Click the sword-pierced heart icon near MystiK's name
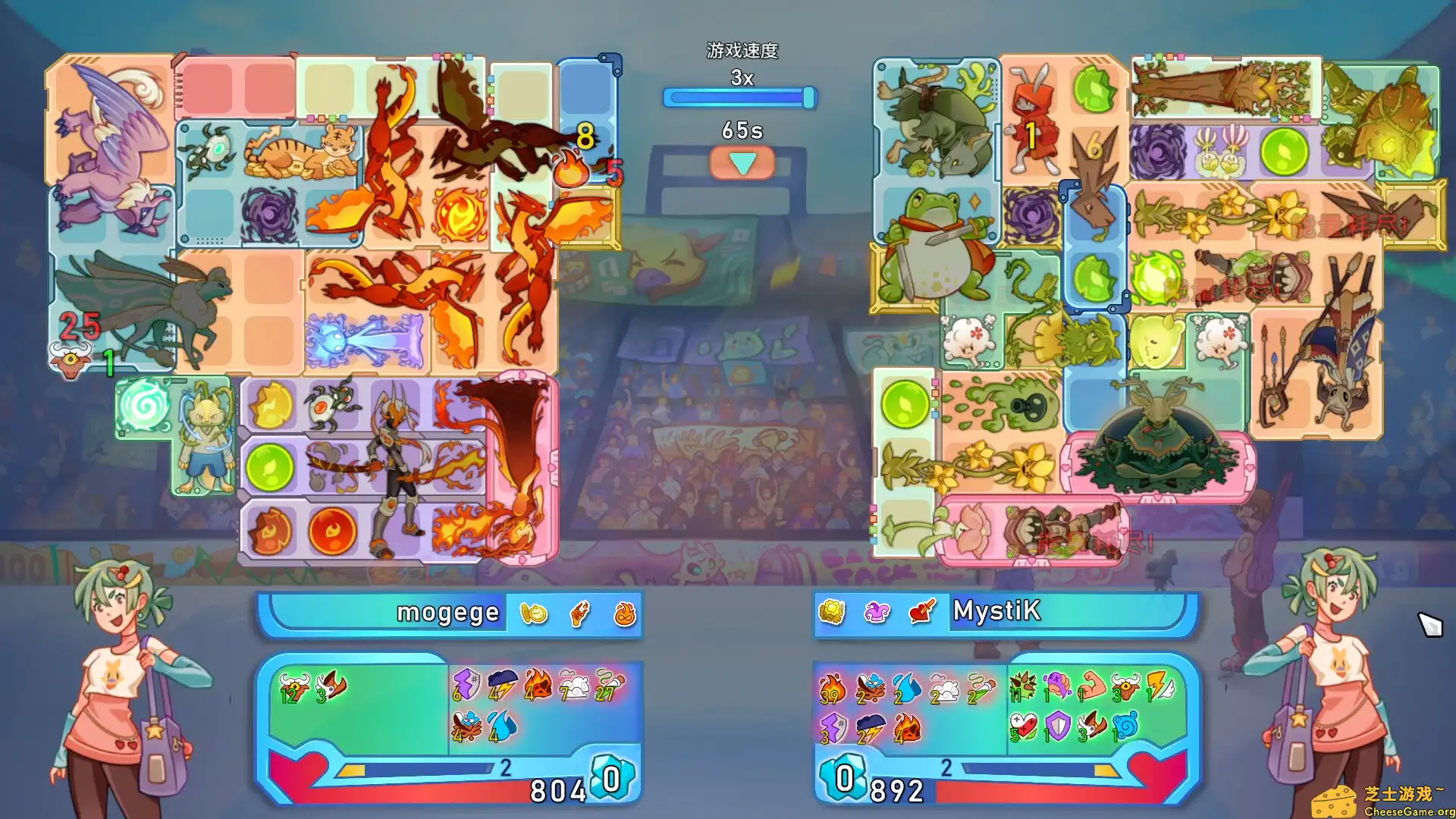1456x819 pixels. click(921, 612)
